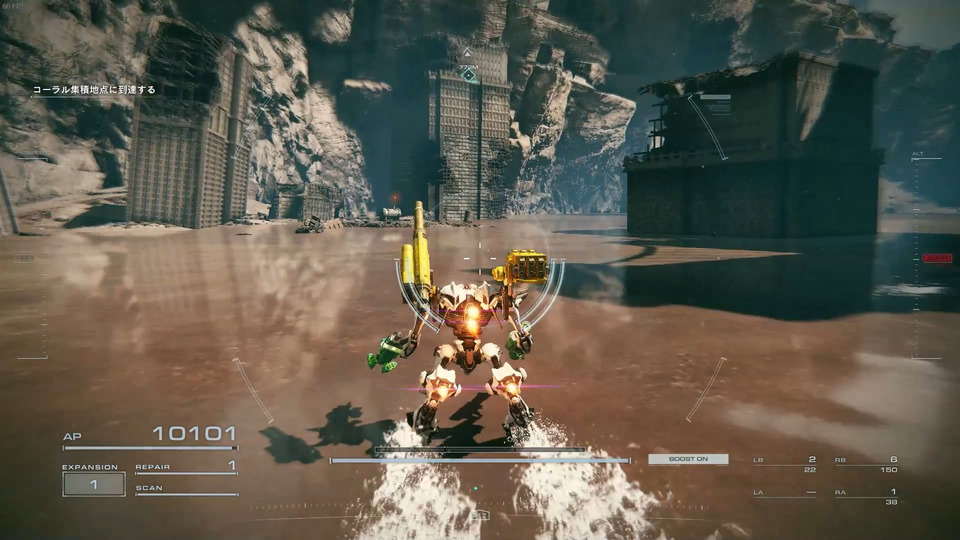The image size is (960, 540).
Task: Click the diamond waypoint marker
Action: coord(468,74)
